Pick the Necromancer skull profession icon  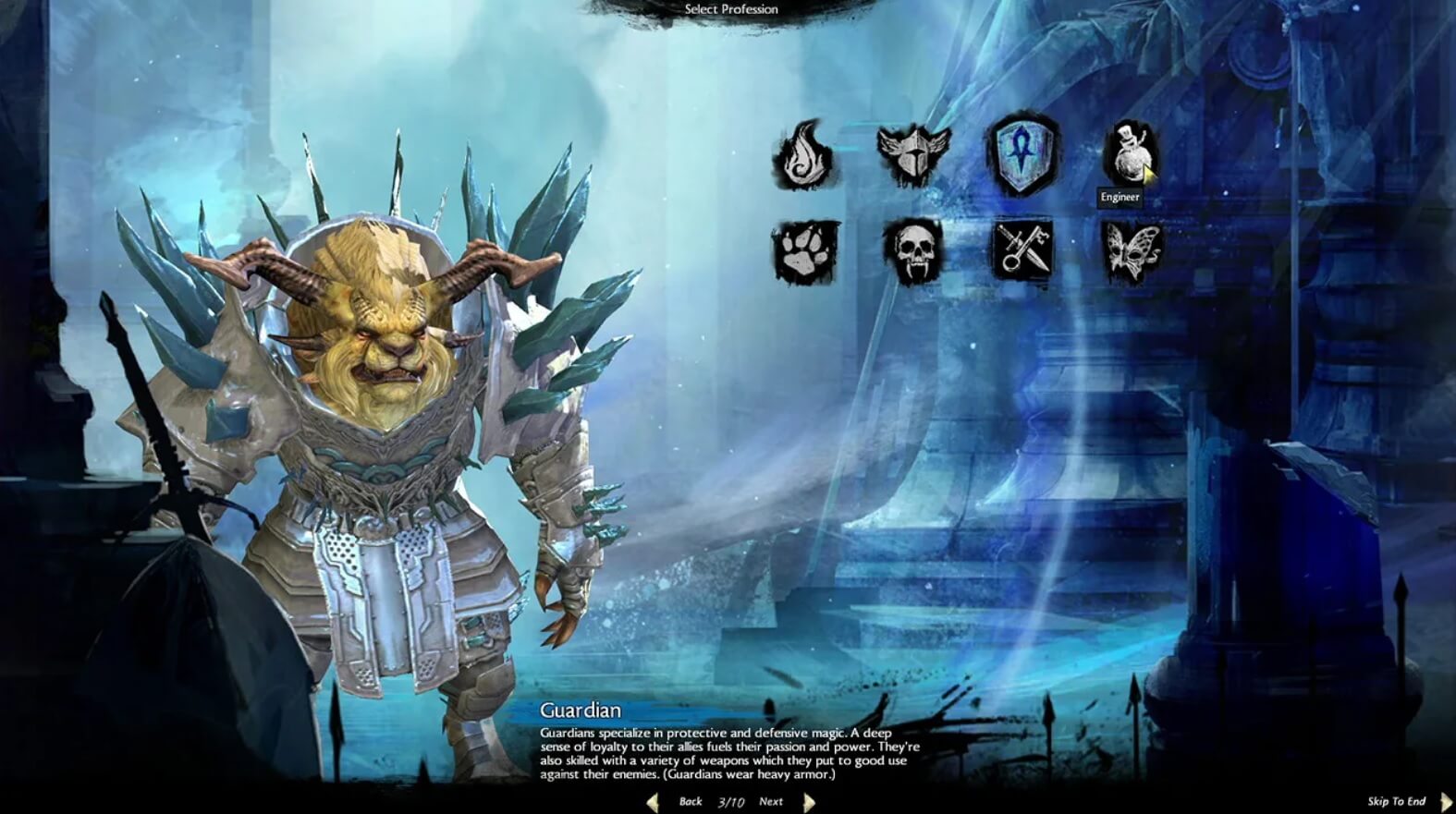click(913, 251)
